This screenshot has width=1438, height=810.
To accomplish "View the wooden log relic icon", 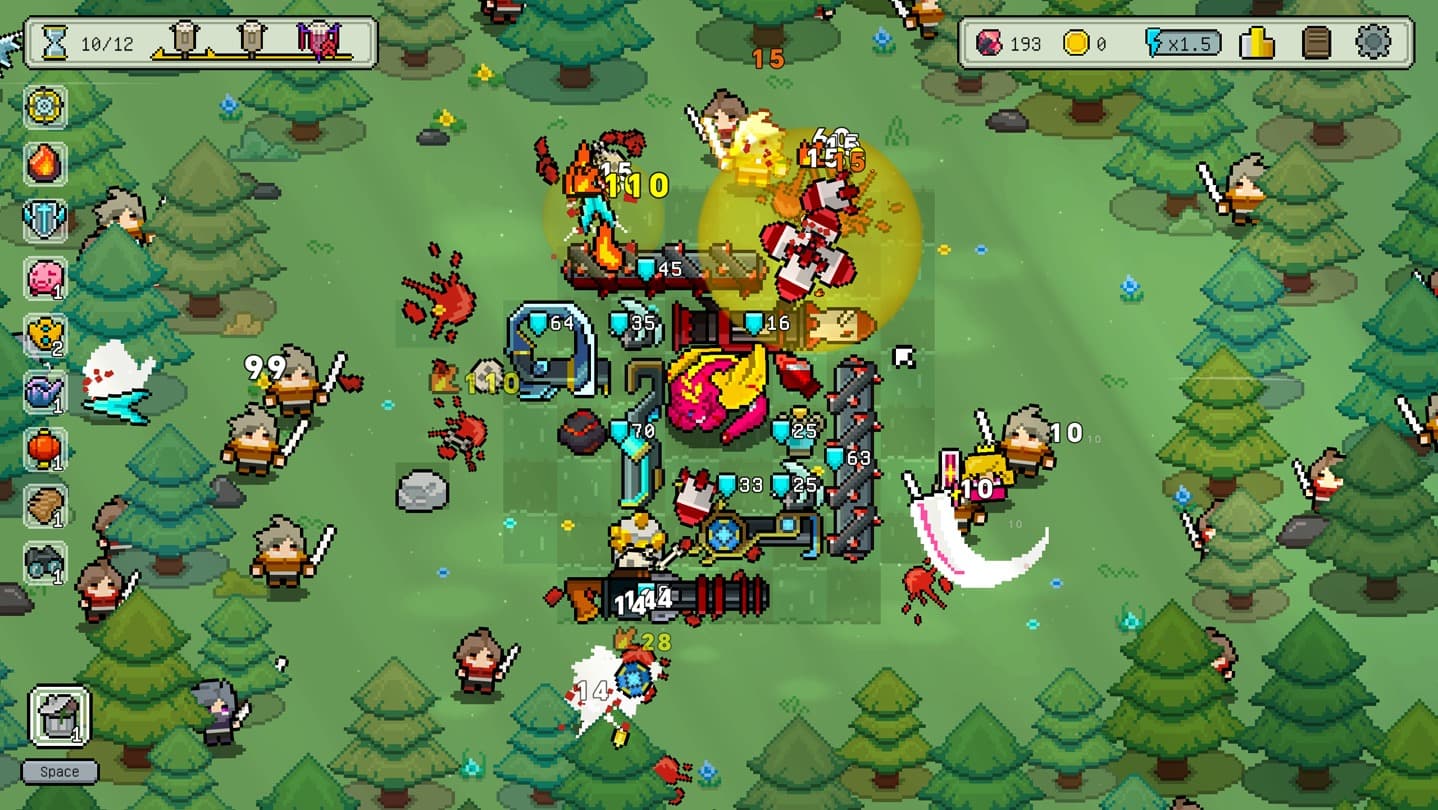I will [45, 506].
